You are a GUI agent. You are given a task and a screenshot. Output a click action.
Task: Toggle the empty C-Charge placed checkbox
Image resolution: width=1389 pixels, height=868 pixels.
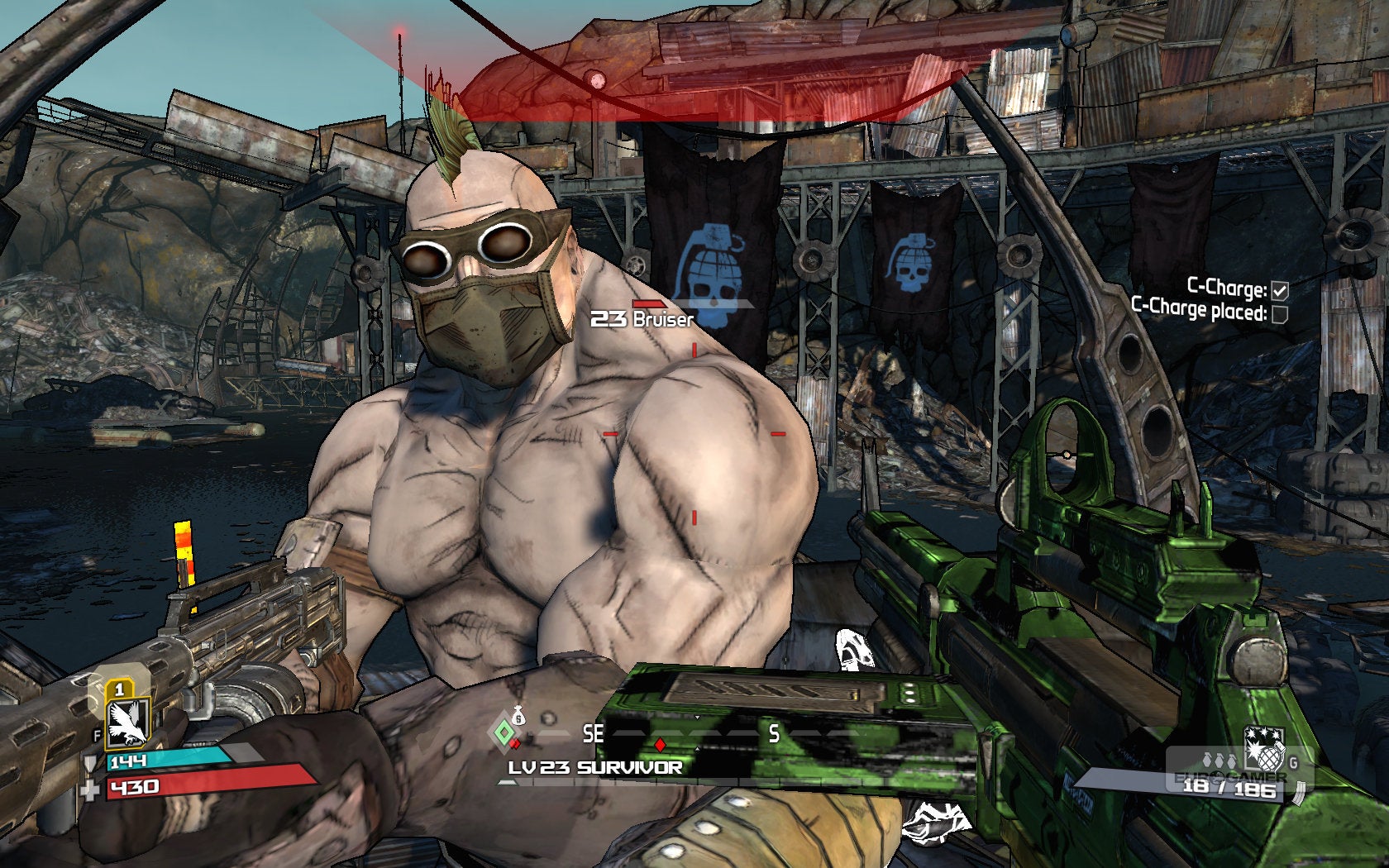click(x=1280, y=314)
